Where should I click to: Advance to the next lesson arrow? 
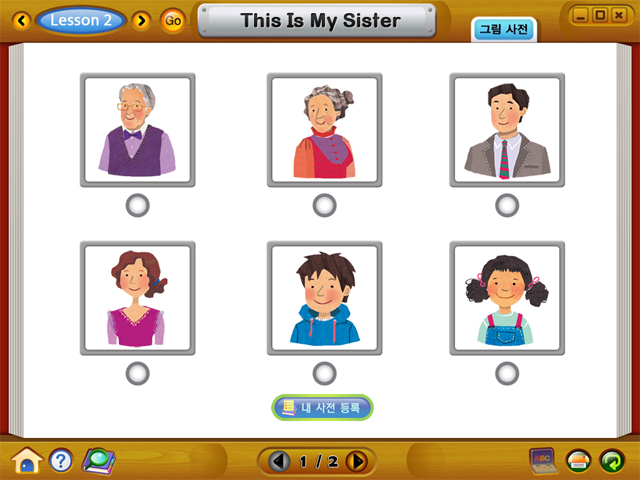pyautogui.click(x=141, y=20)
